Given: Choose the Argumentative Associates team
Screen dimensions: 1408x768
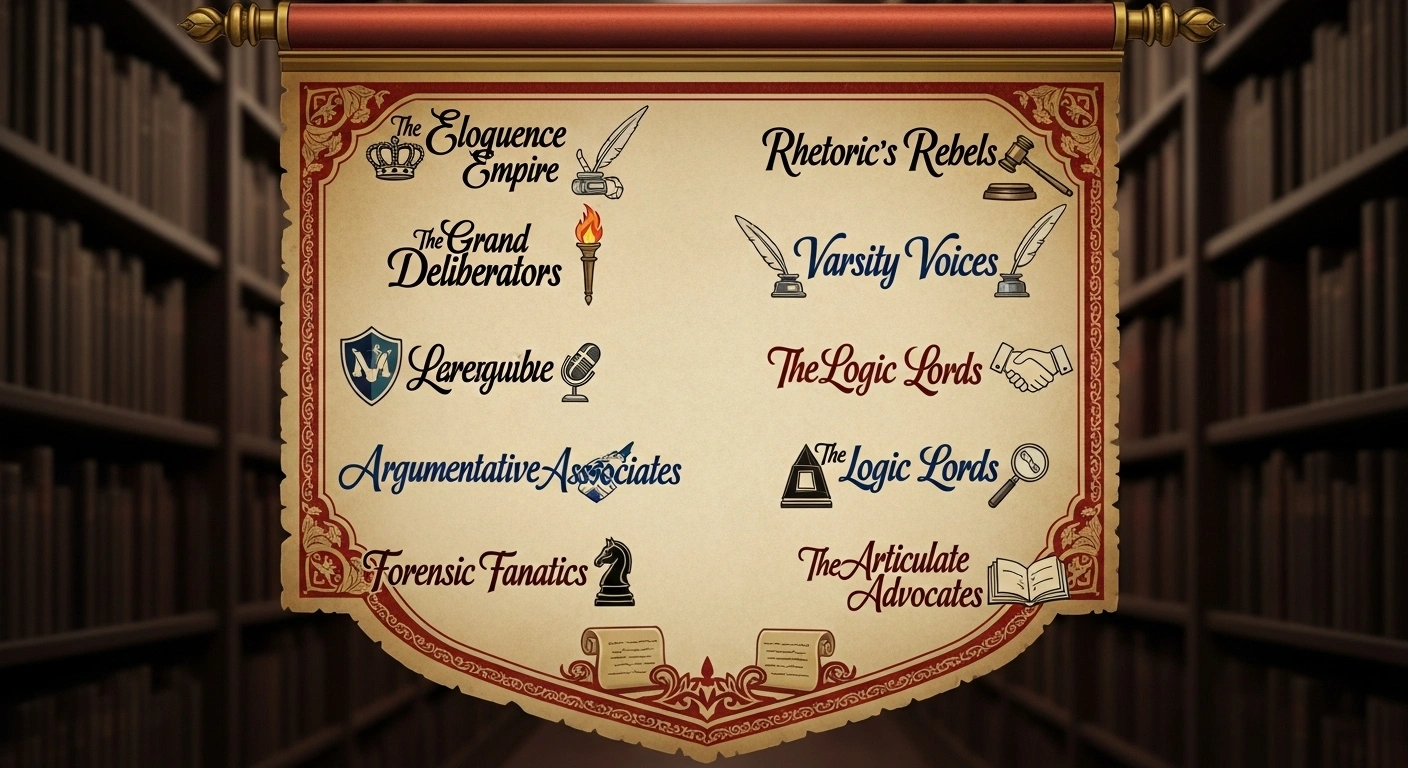Looking at the screenshot, I should 510,470.
